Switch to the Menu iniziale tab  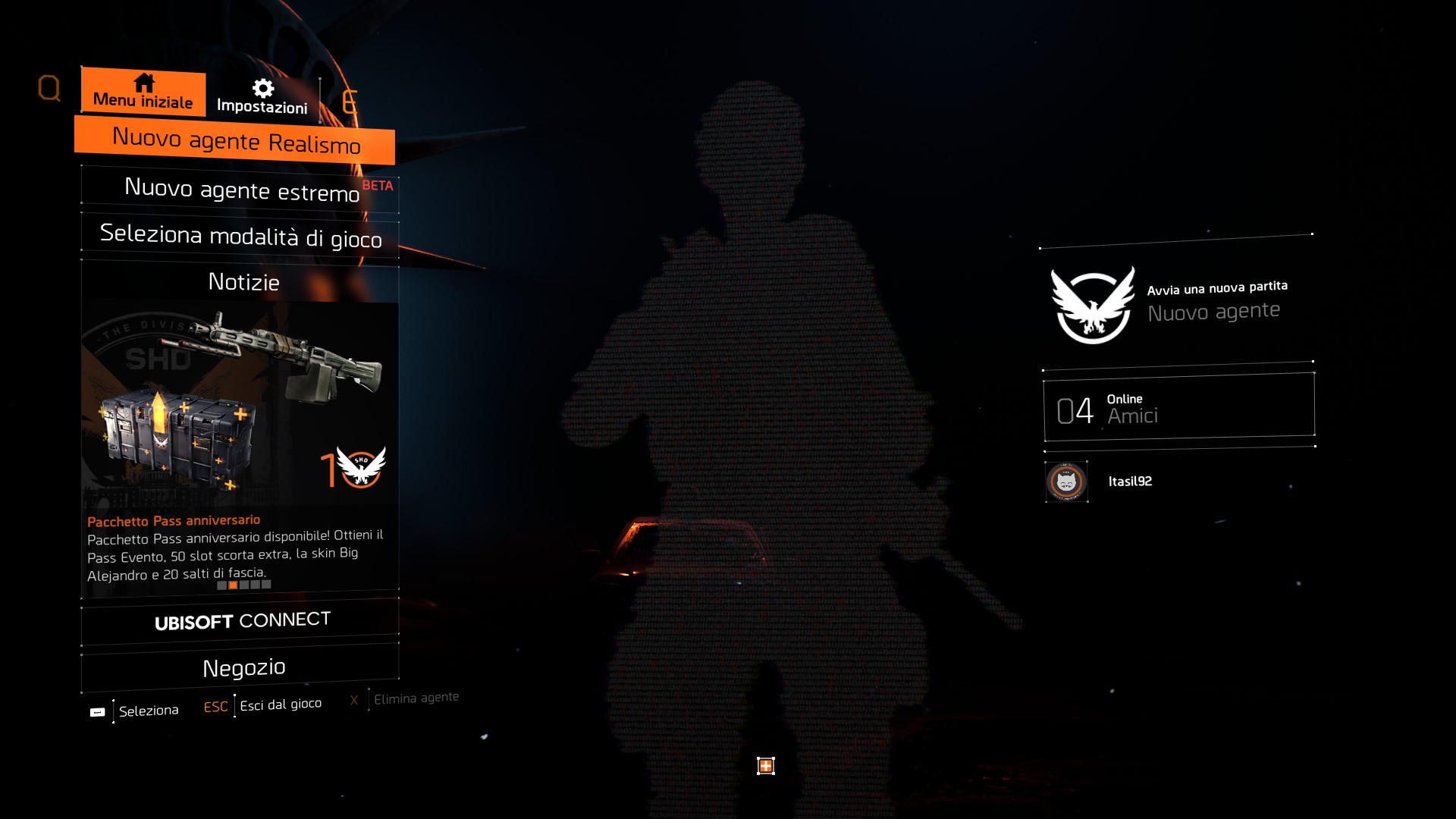[143, 93]
